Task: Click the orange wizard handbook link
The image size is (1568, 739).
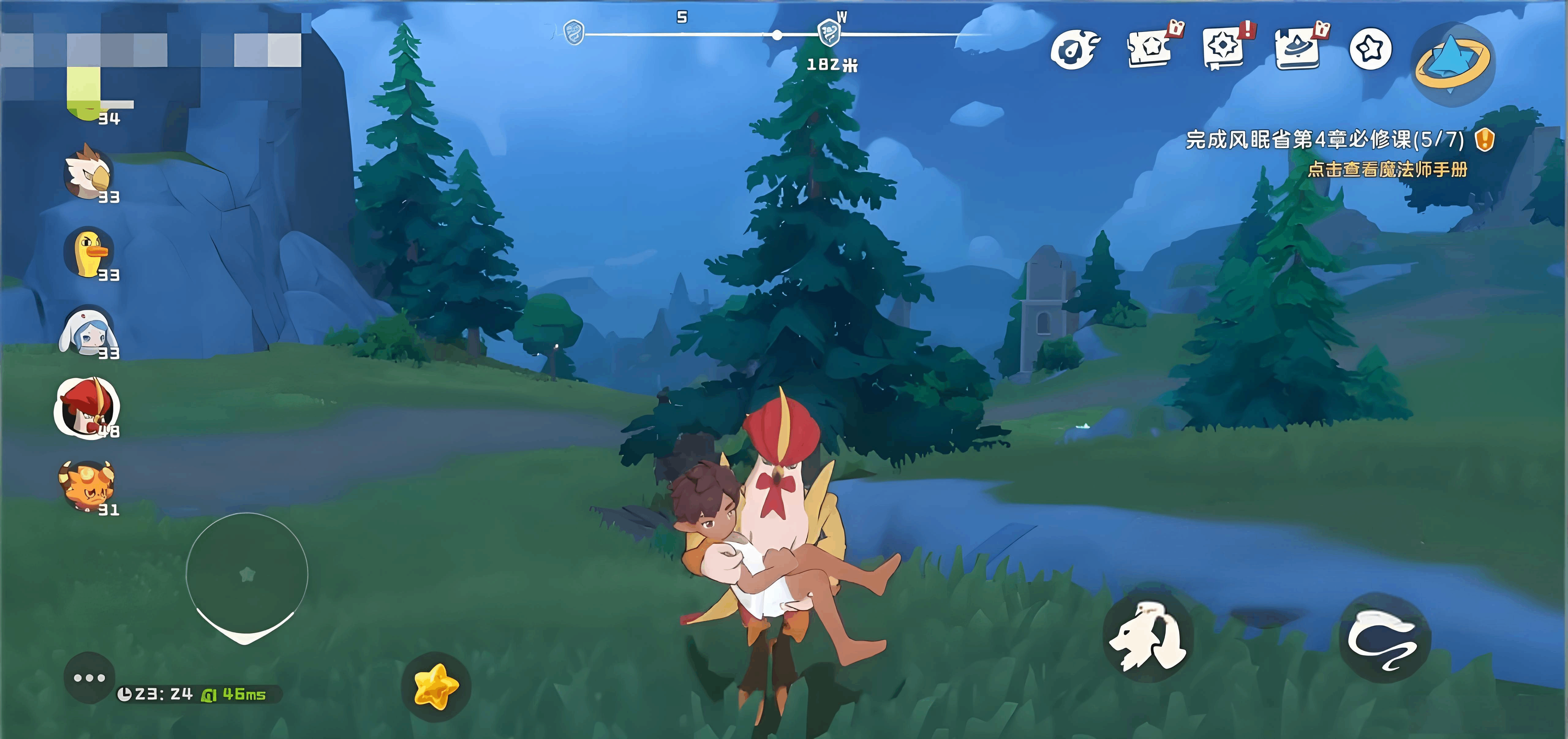Action: point(1387,169)
